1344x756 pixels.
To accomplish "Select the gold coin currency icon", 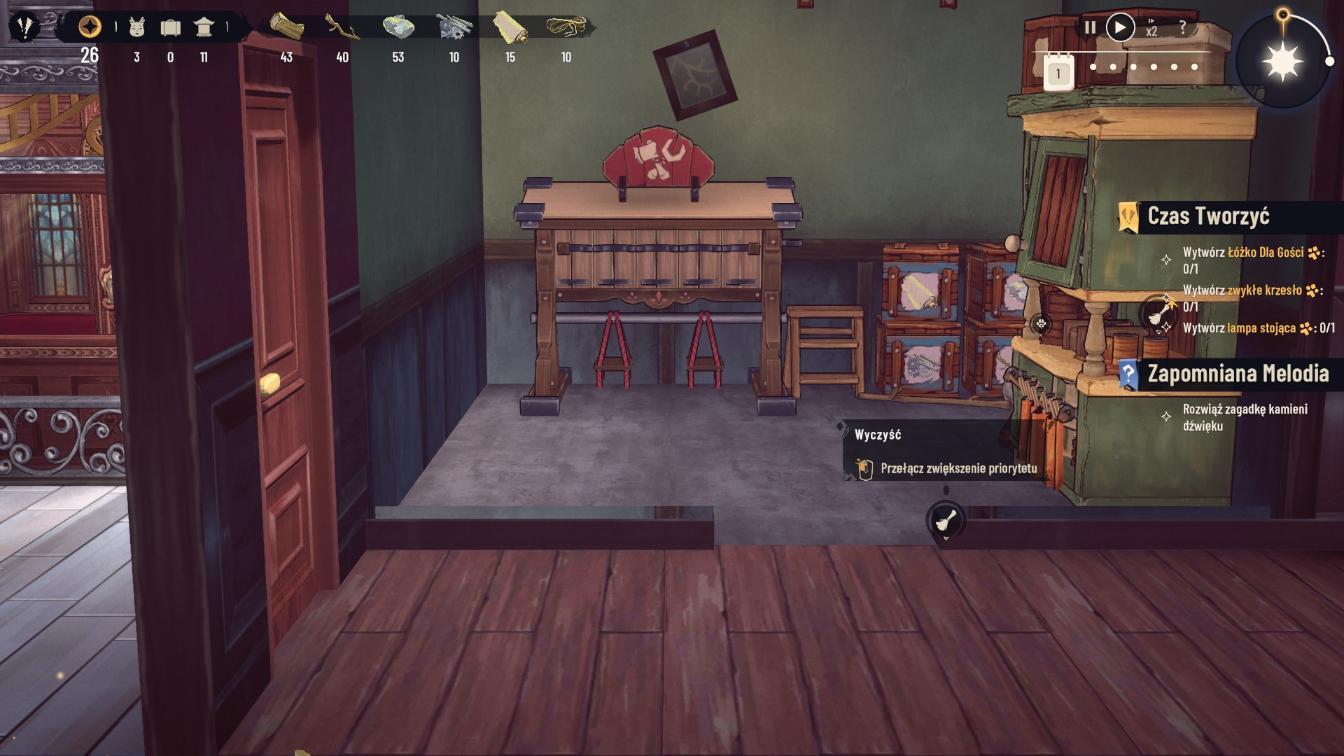I will [x=90, y=27].
